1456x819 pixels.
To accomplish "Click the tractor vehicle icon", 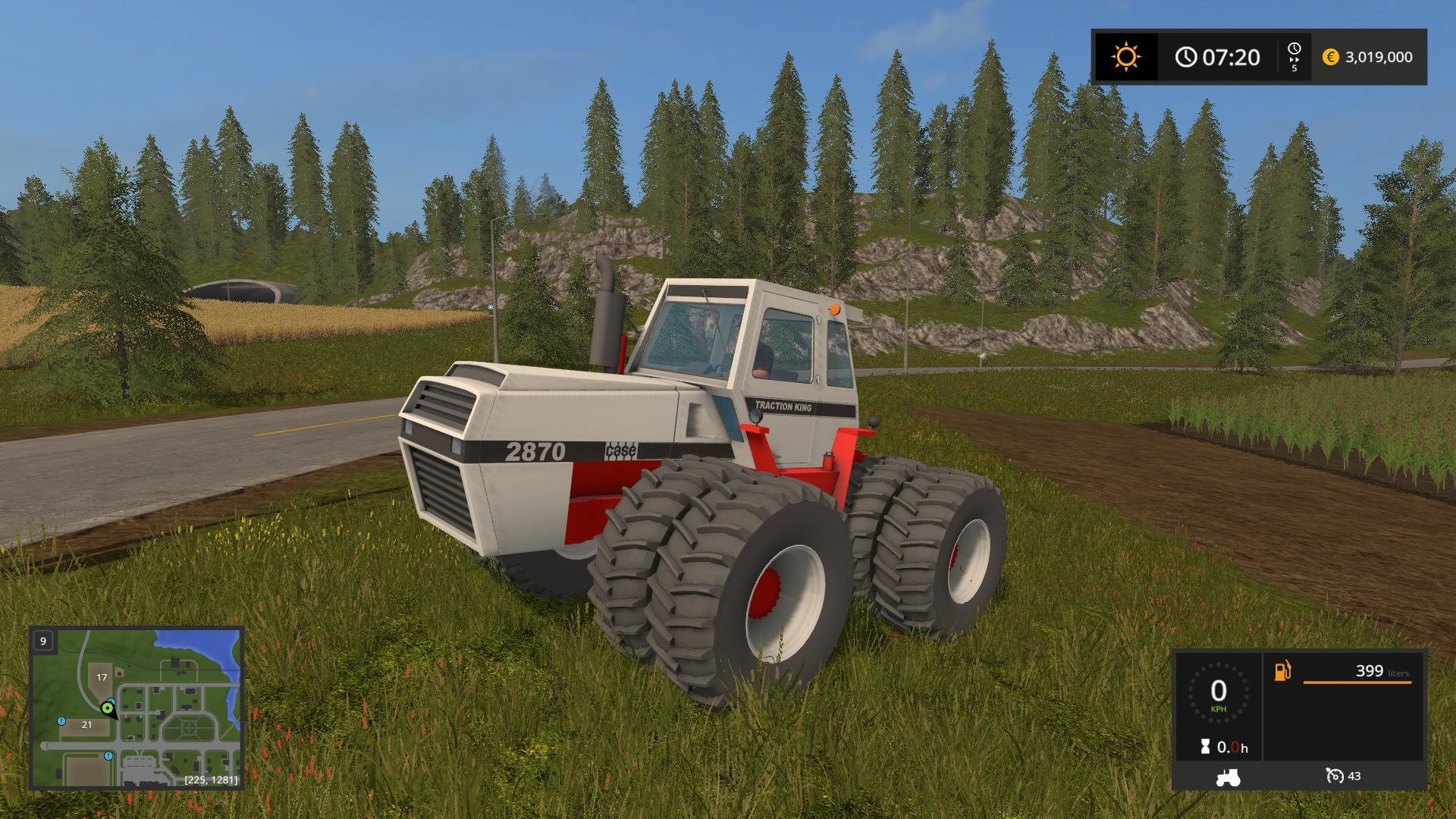I will pos(1227,777).
